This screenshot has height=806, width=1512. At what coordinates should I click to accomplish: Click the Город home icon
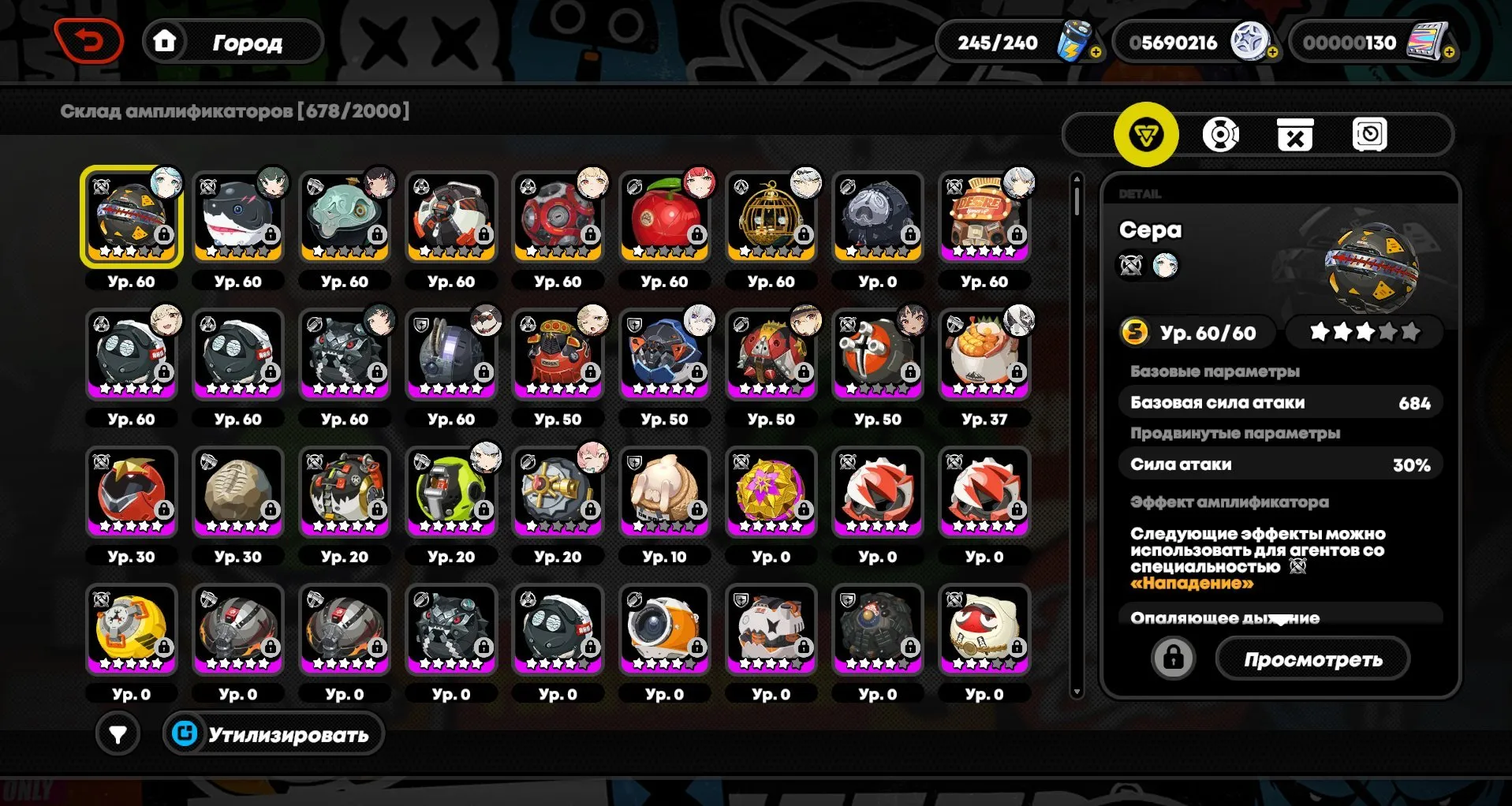(165, 42)
